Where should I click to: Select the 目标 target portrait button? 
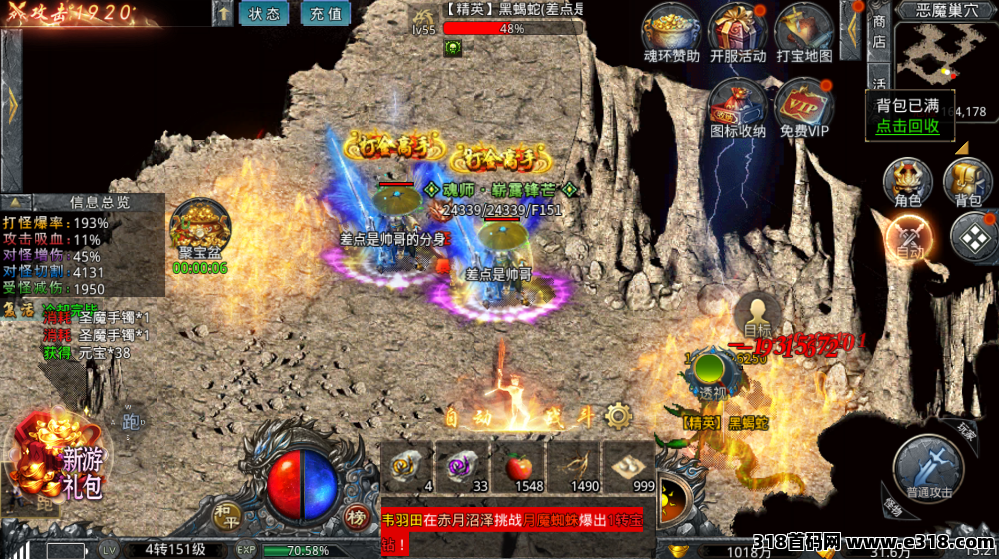757,312
